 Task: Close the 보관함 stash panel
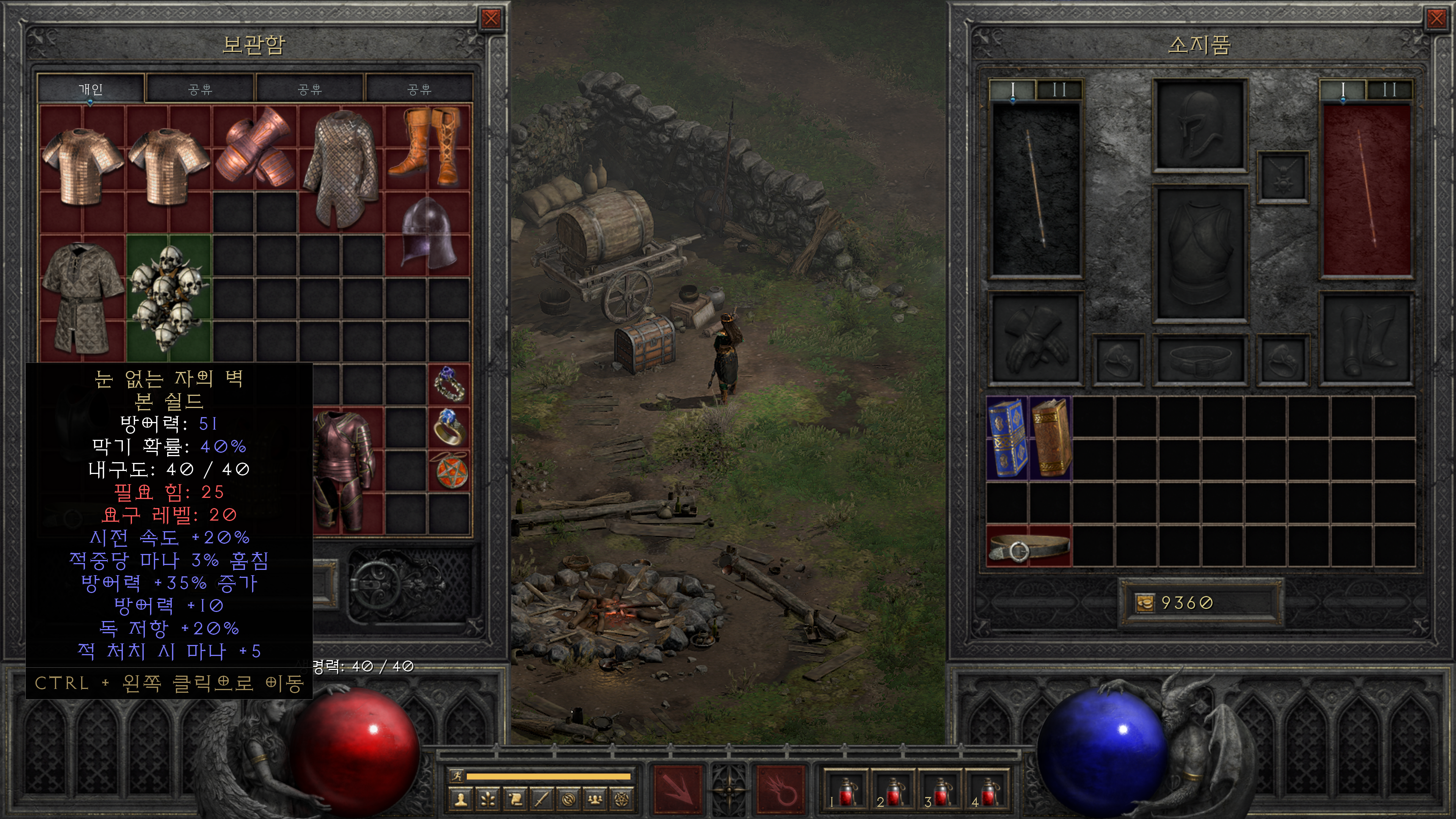491,19
